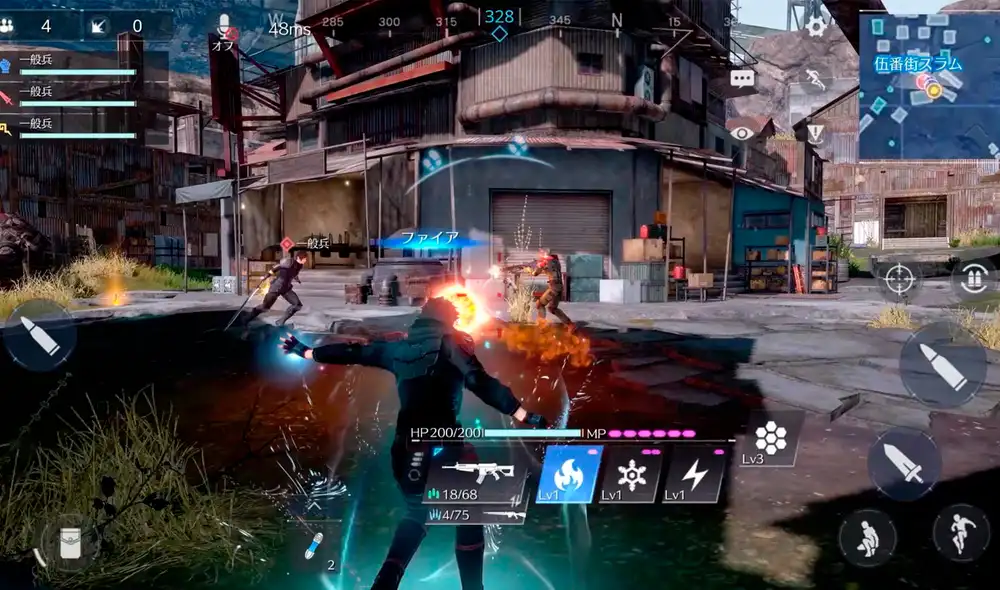The height and width of the screenshot is (590, 1000).
Task: Tap the crouch figure button
Action: [867, 538]
